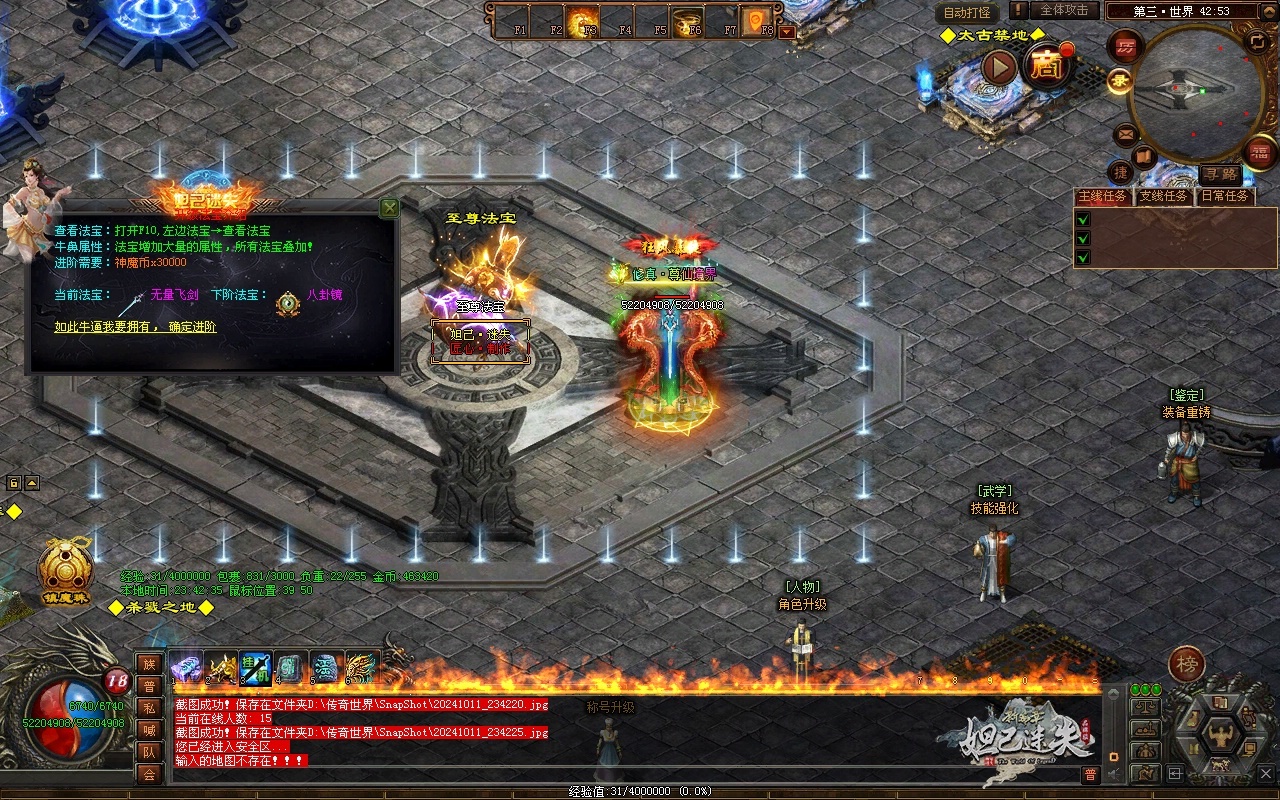This screenshot has height=800, width=1280.
Task: Select the 私 private chat channel button
Action: click(x=149, y=708)
